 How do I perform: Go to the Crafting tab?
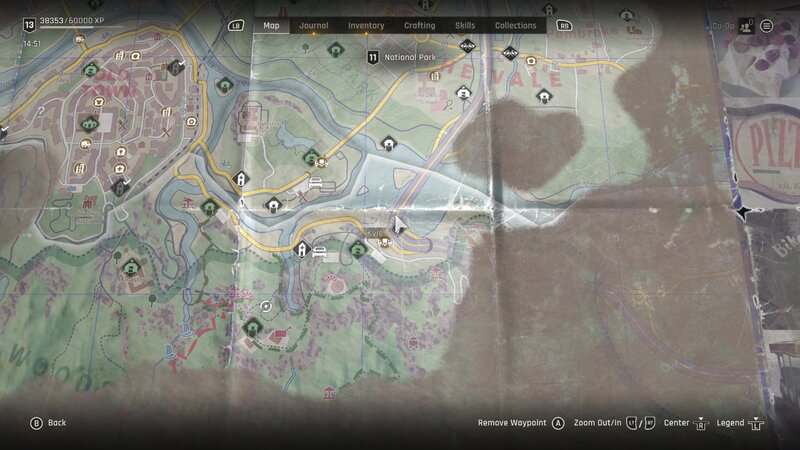click(419, 25)
